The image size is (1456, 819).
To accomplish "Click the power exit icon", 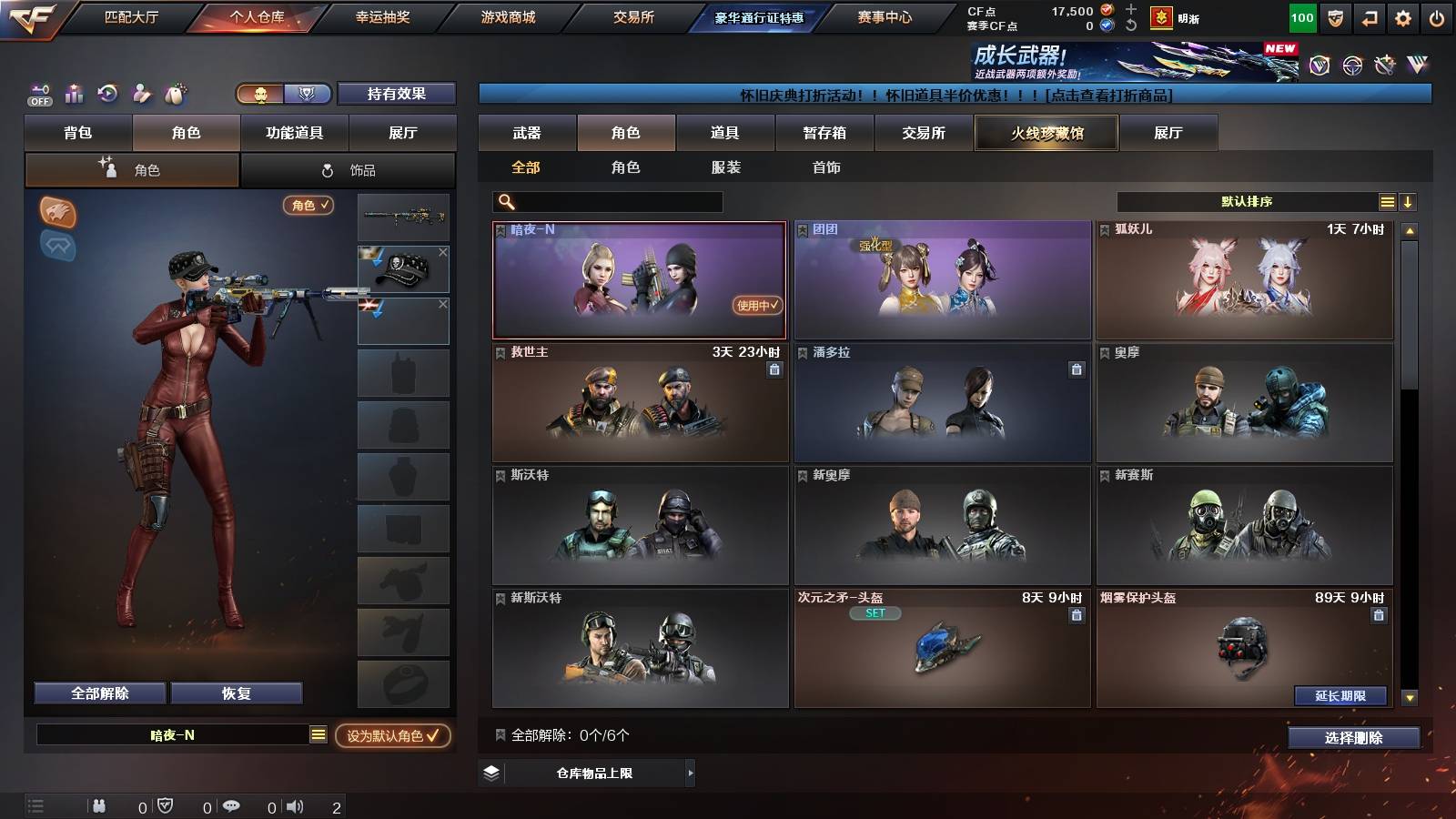I will point(1435,16).
